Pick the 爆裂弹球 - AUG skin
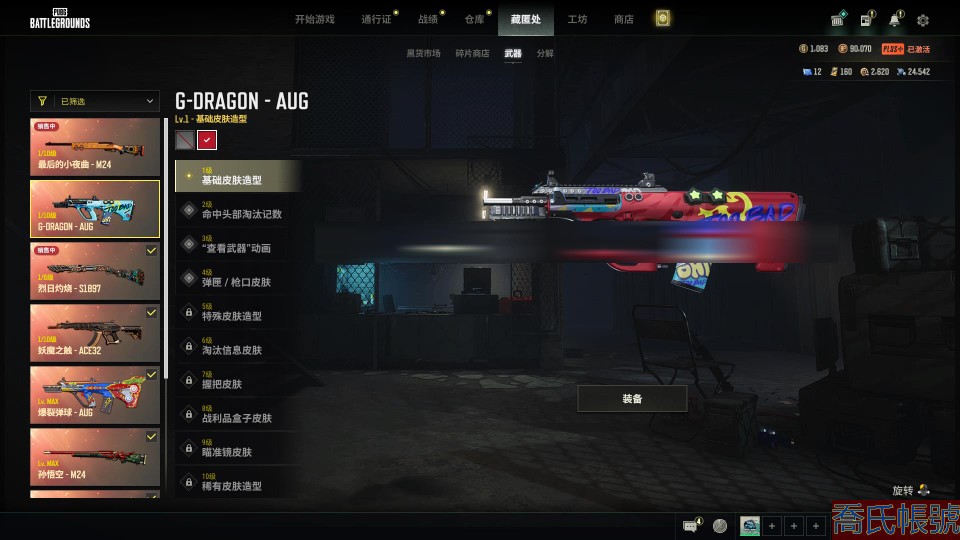The image size is (960, 540). (x=95, y=394)
